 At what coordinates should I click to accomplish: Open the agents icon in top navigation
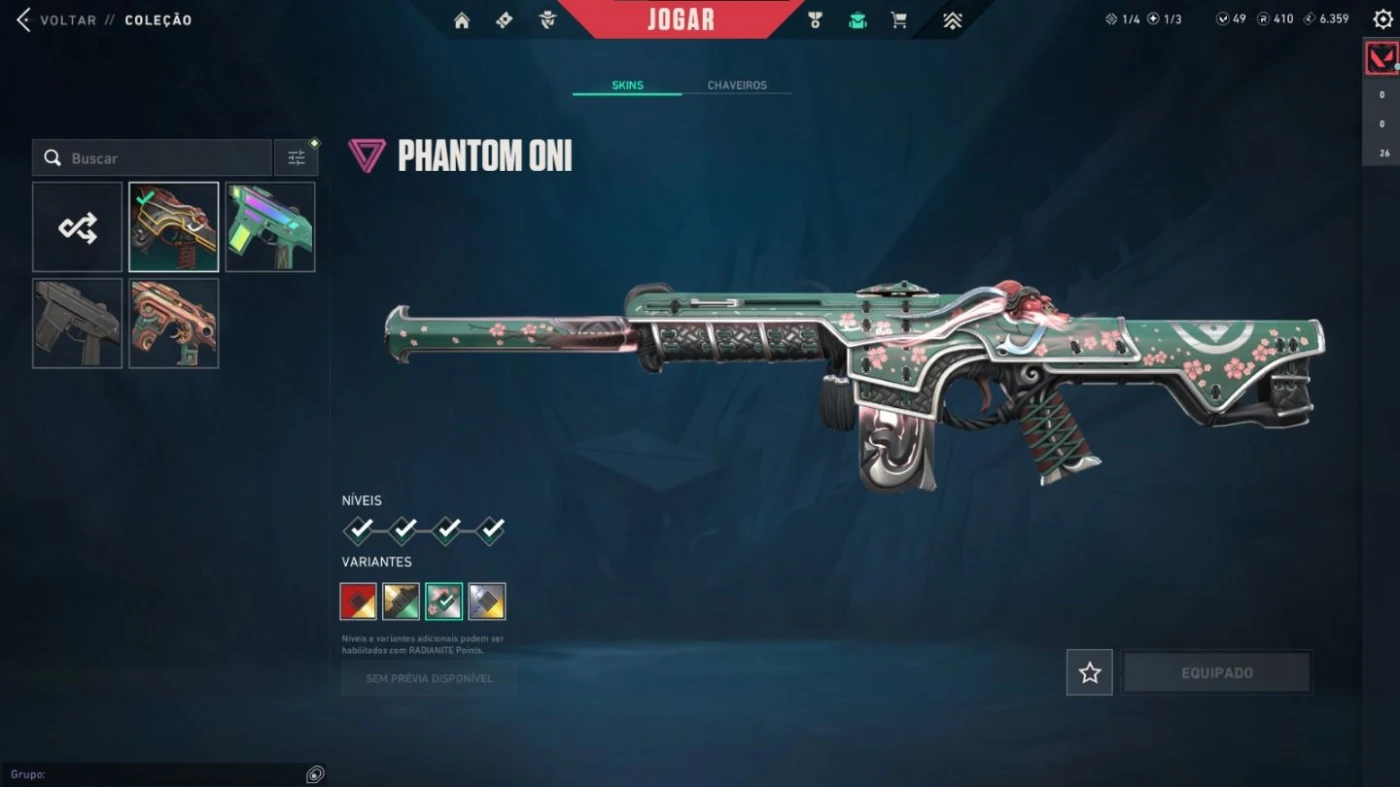click(546, 20)
